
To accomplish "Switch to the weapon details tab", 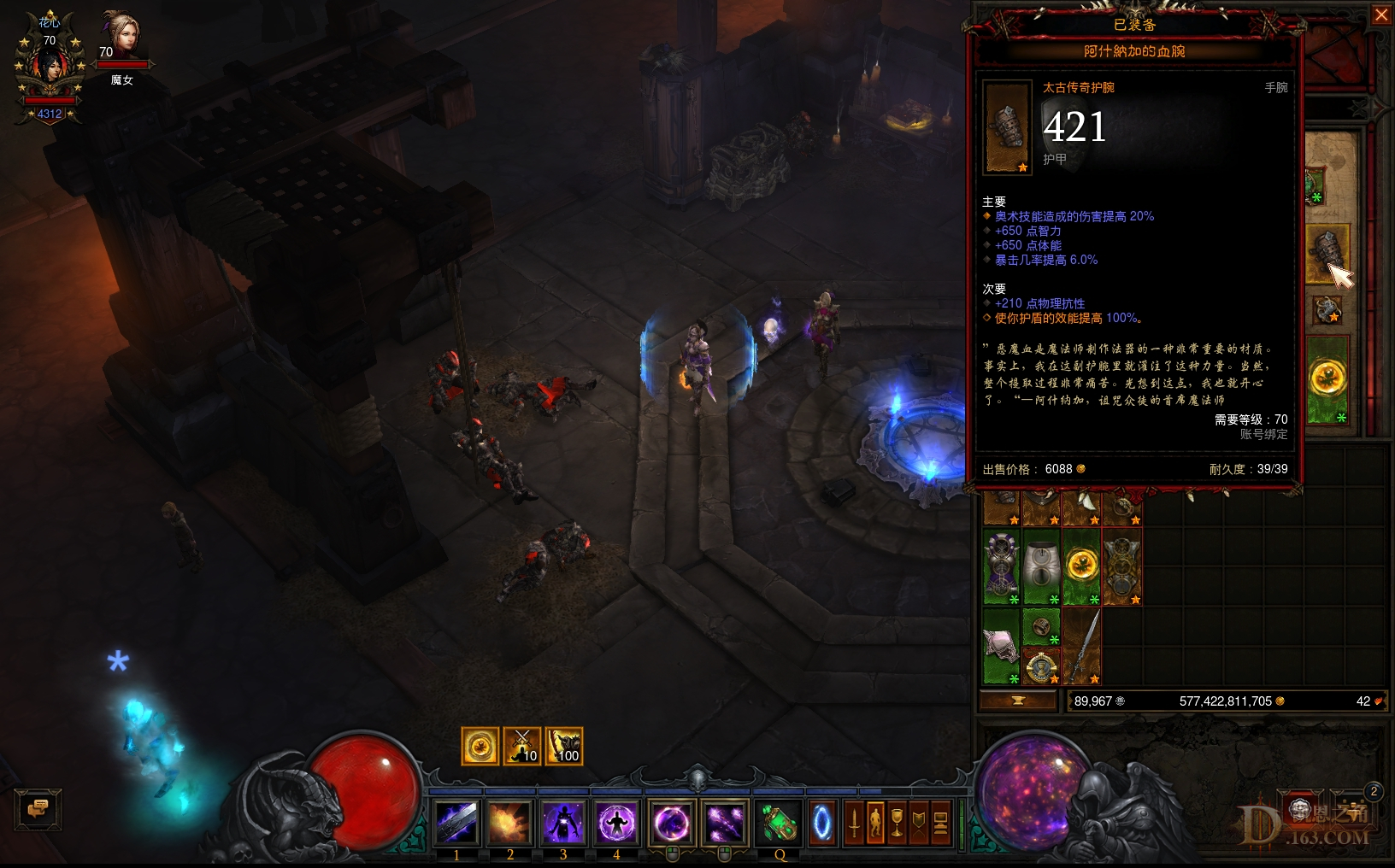I will [853, 823].
